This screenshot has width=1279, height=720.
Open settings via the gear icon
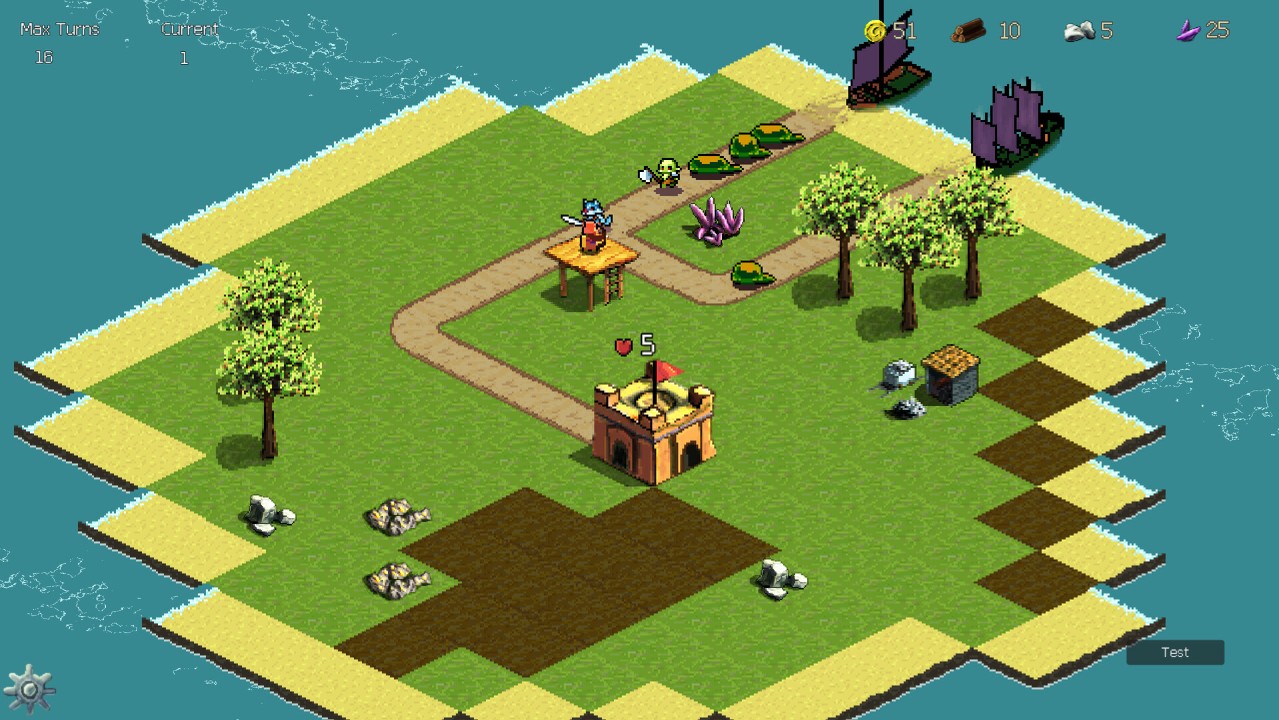pyautogui.click(x=29, y=690)
